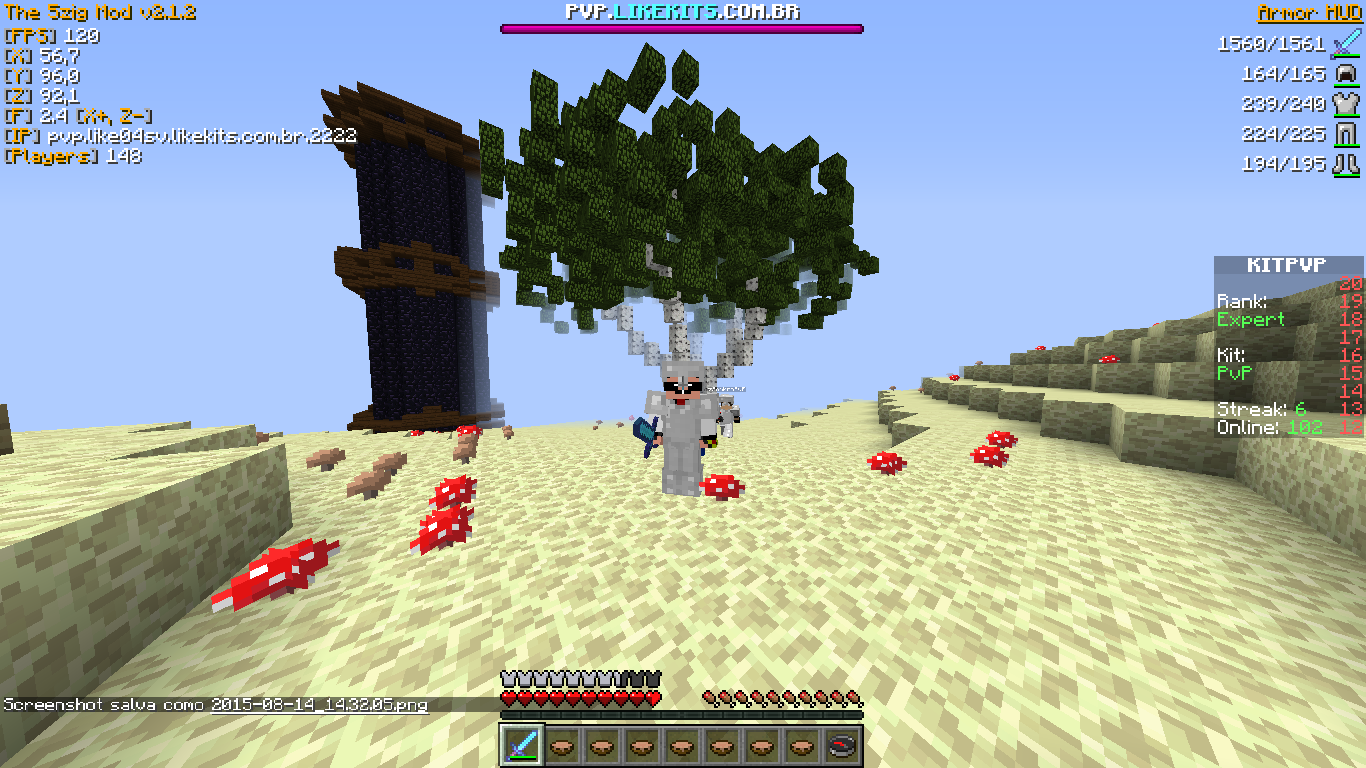The image size is (1366, 768).
Task: Click the iron boots Armor HUD icon
Action: [x=1346, y=164]
